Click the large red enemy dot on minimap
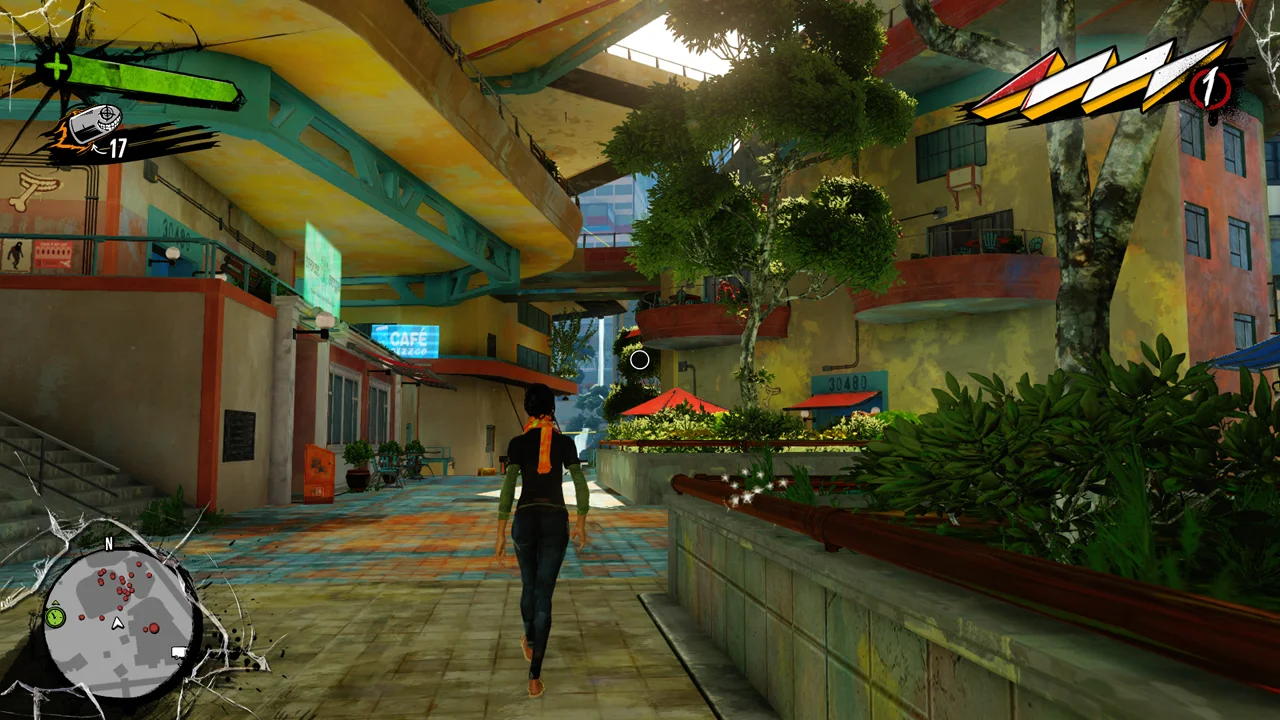Viewport: 1280px width, 720px height. pyautogui.click(x=154, y=628)
